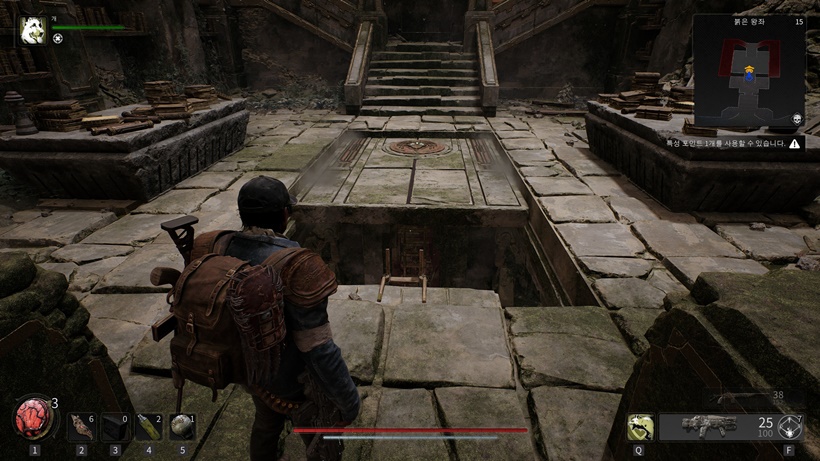Select the dark box consumable slot
This screenshot has height=461, width=820.
pyautogui.click(x=114, y=427)
